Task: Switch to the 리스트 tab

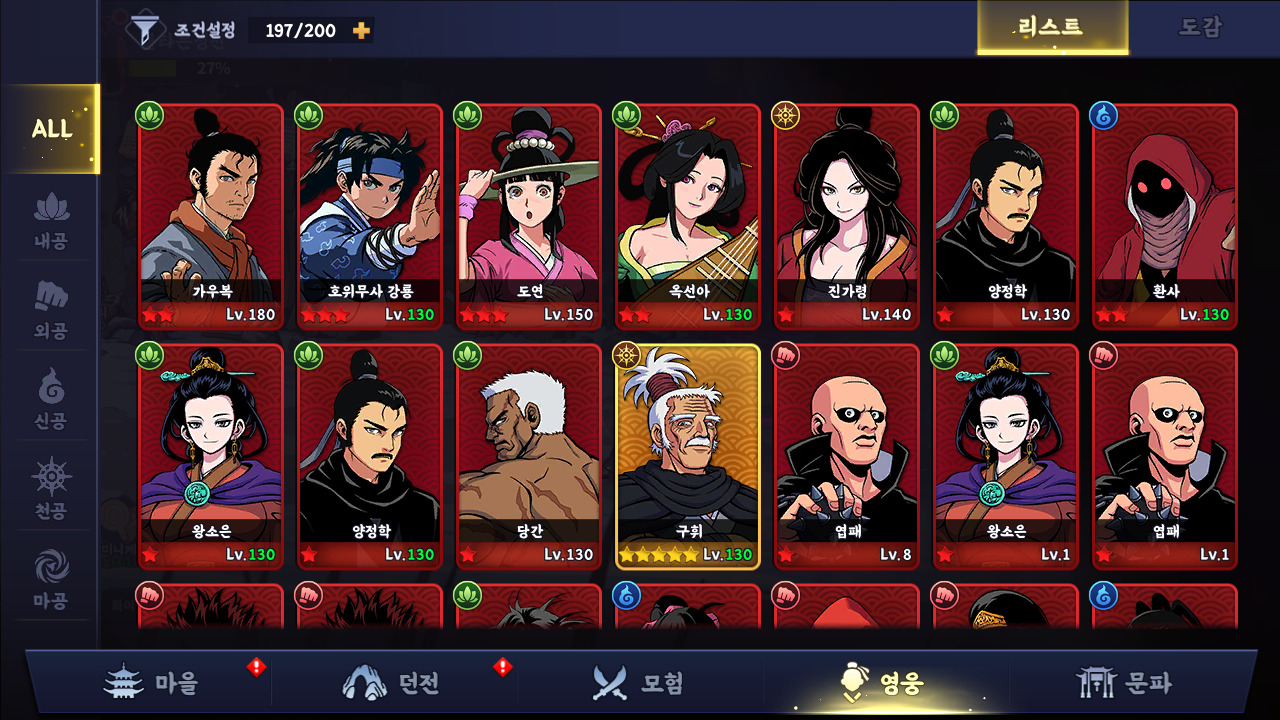Action: tap(1051, 28)
